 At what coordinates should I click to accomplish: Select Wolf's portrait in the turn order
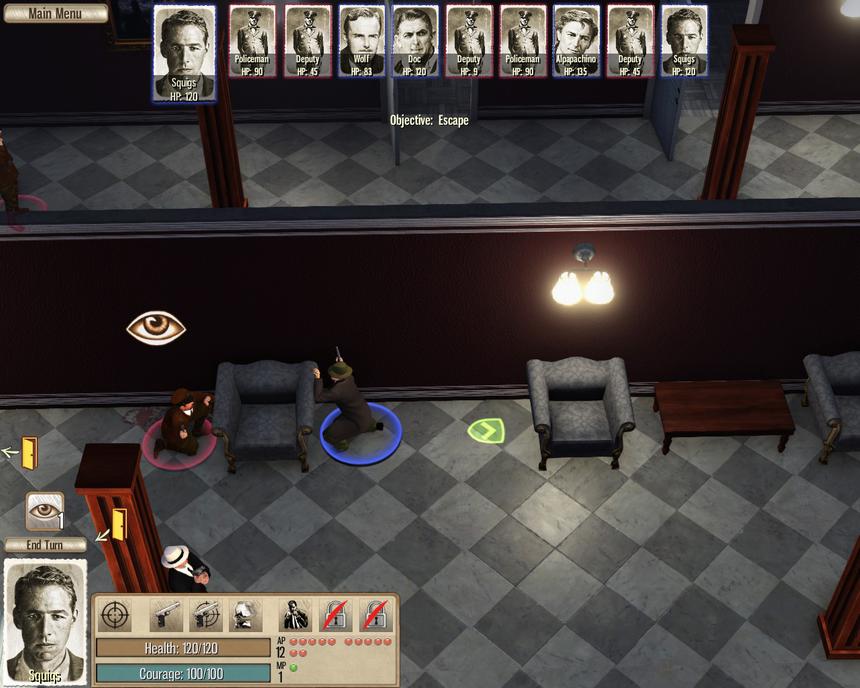[x=361, y=41]
